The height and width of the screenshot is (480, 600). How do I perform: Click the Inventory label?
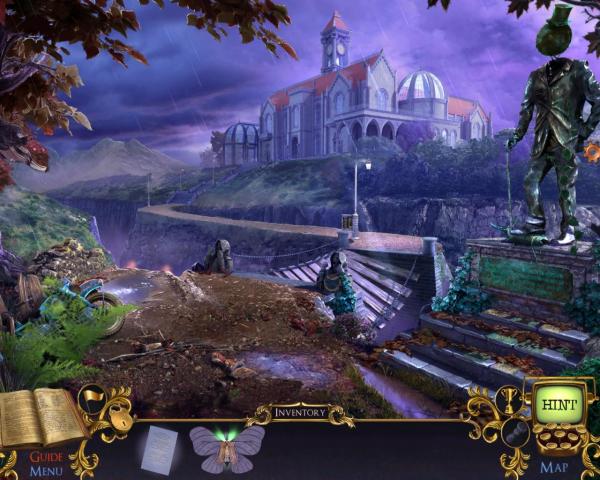point(300,411)
